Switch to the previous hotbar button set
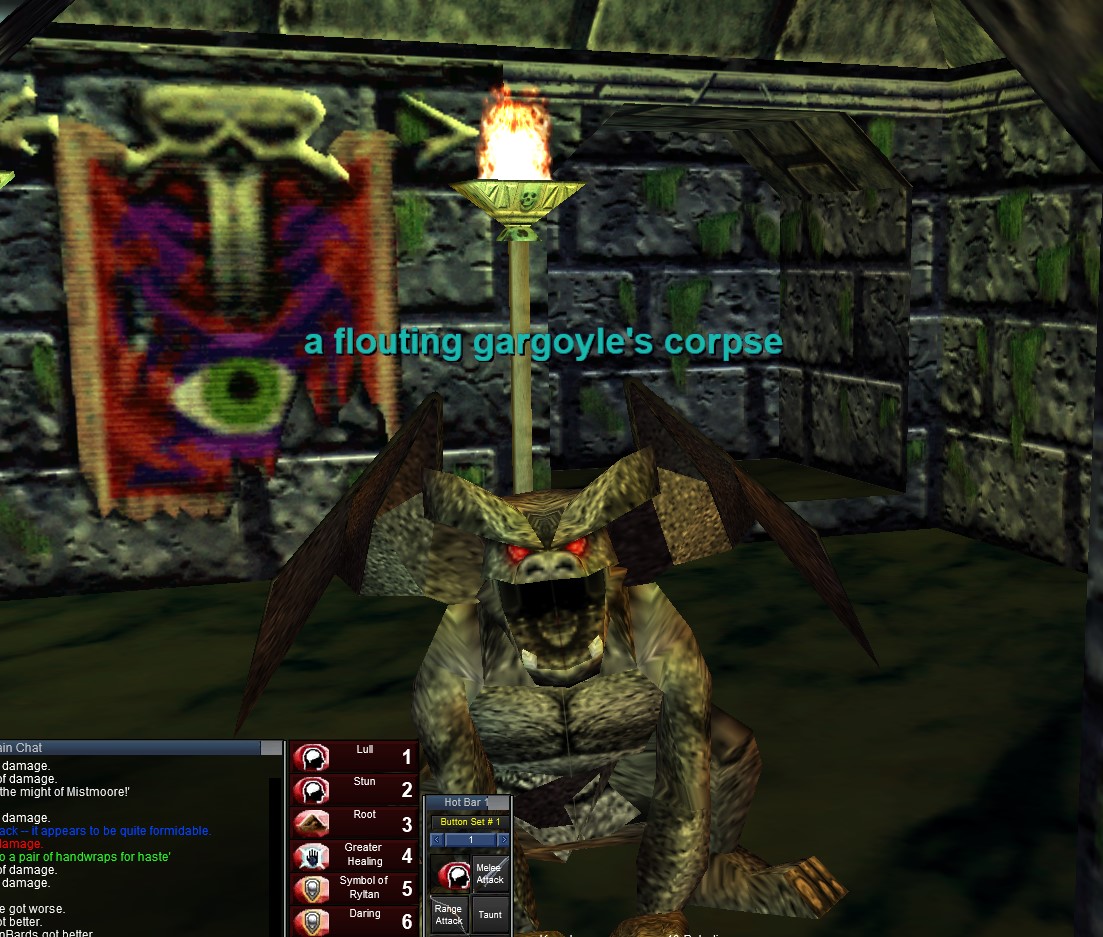This screenshot has height=937, width=1103. click(437, 840)
